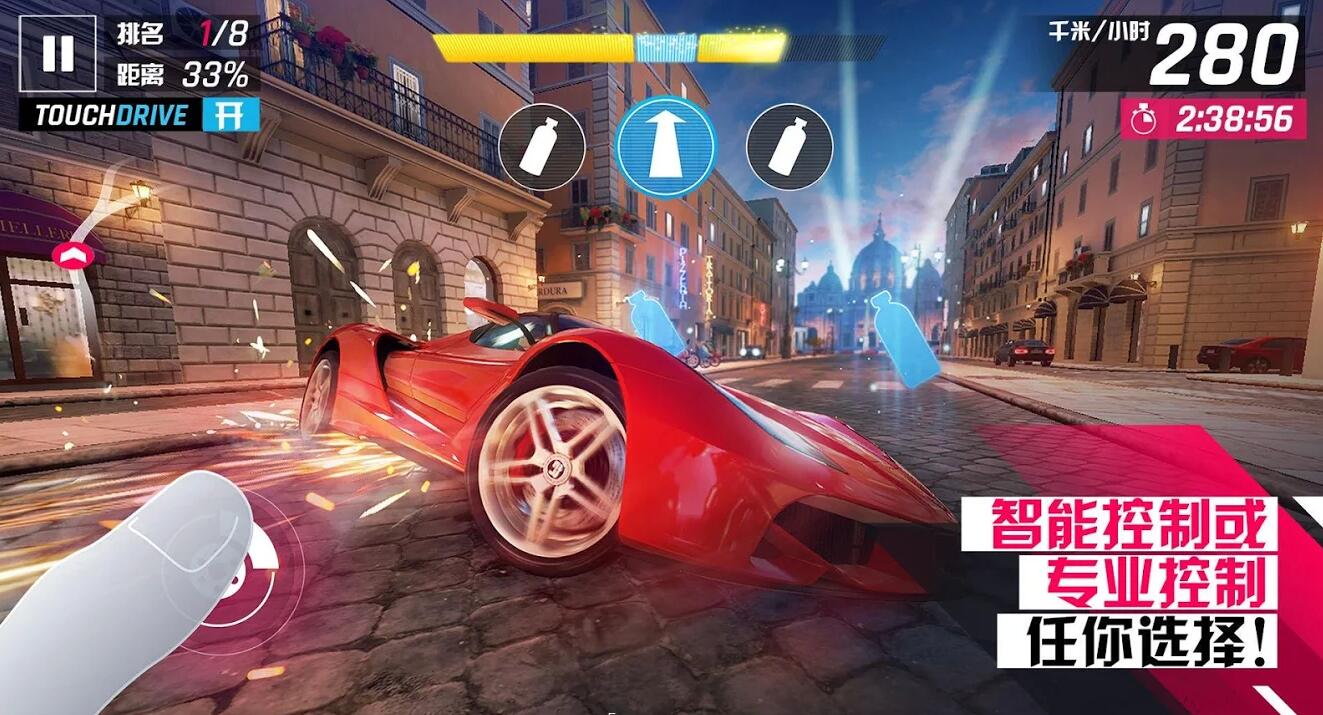
Task: Select the straight-ahead arrow route icon
Action: [665, 147]
